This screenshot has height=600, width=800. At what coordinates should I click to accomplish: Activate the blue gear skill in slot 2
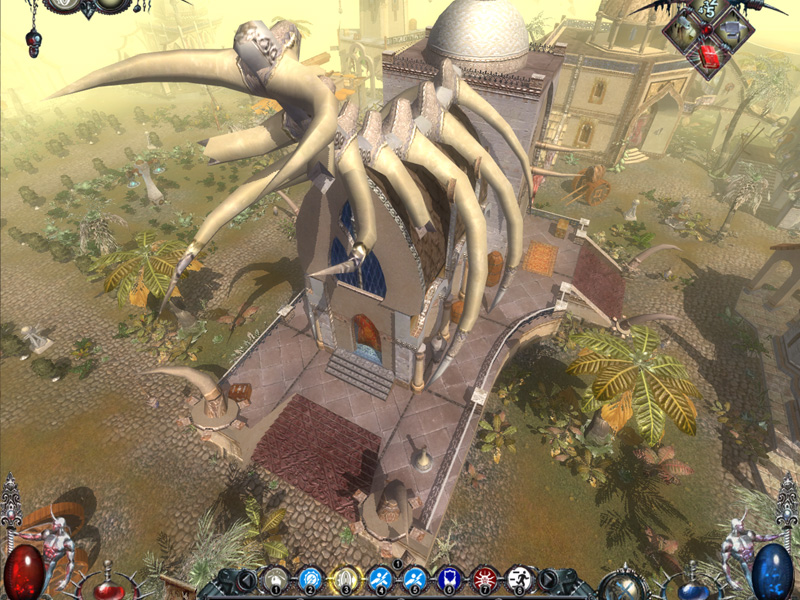[x=310, y=579]
